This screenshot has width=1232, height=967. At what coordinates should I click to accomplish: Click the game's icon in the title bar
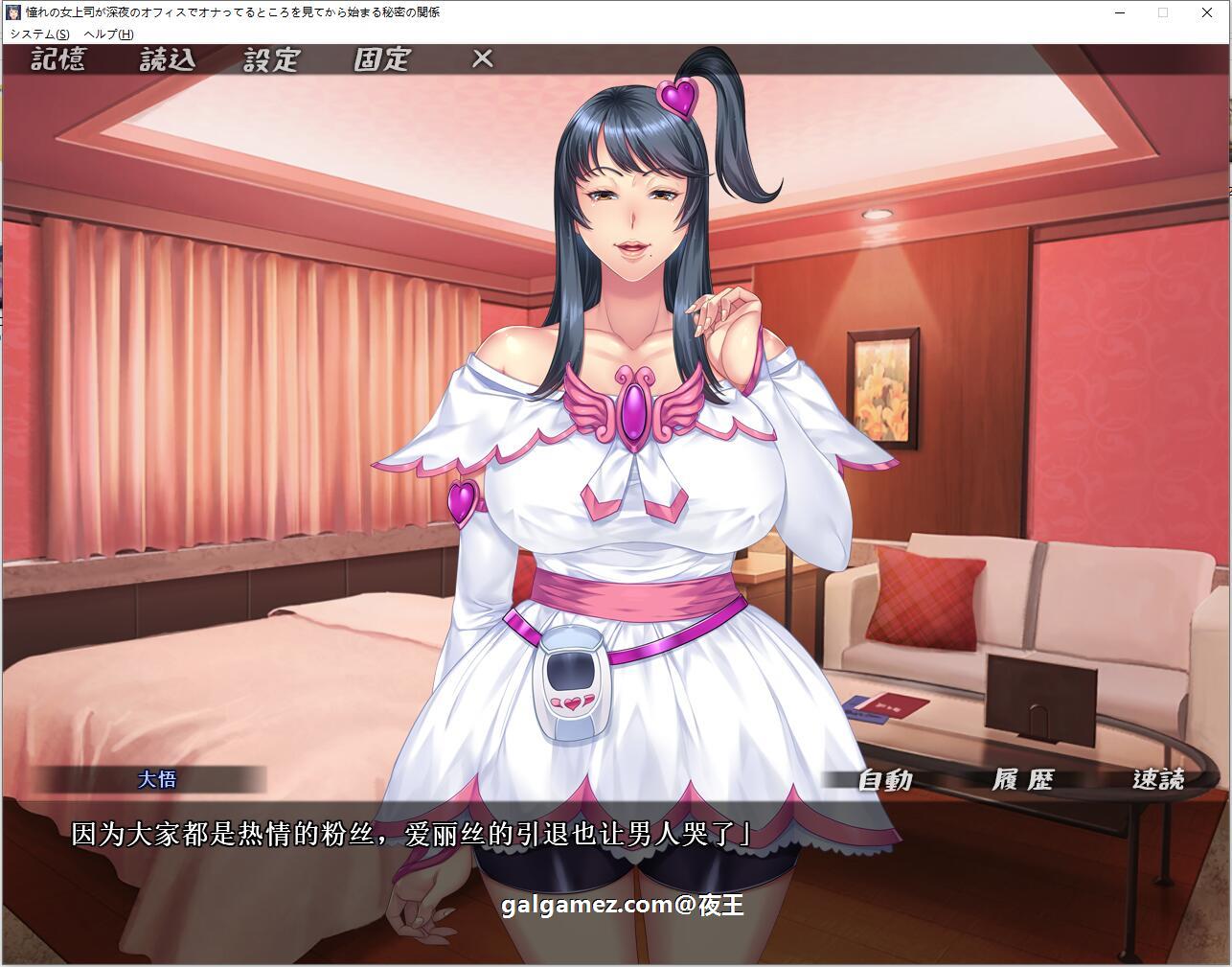[11, 12]
